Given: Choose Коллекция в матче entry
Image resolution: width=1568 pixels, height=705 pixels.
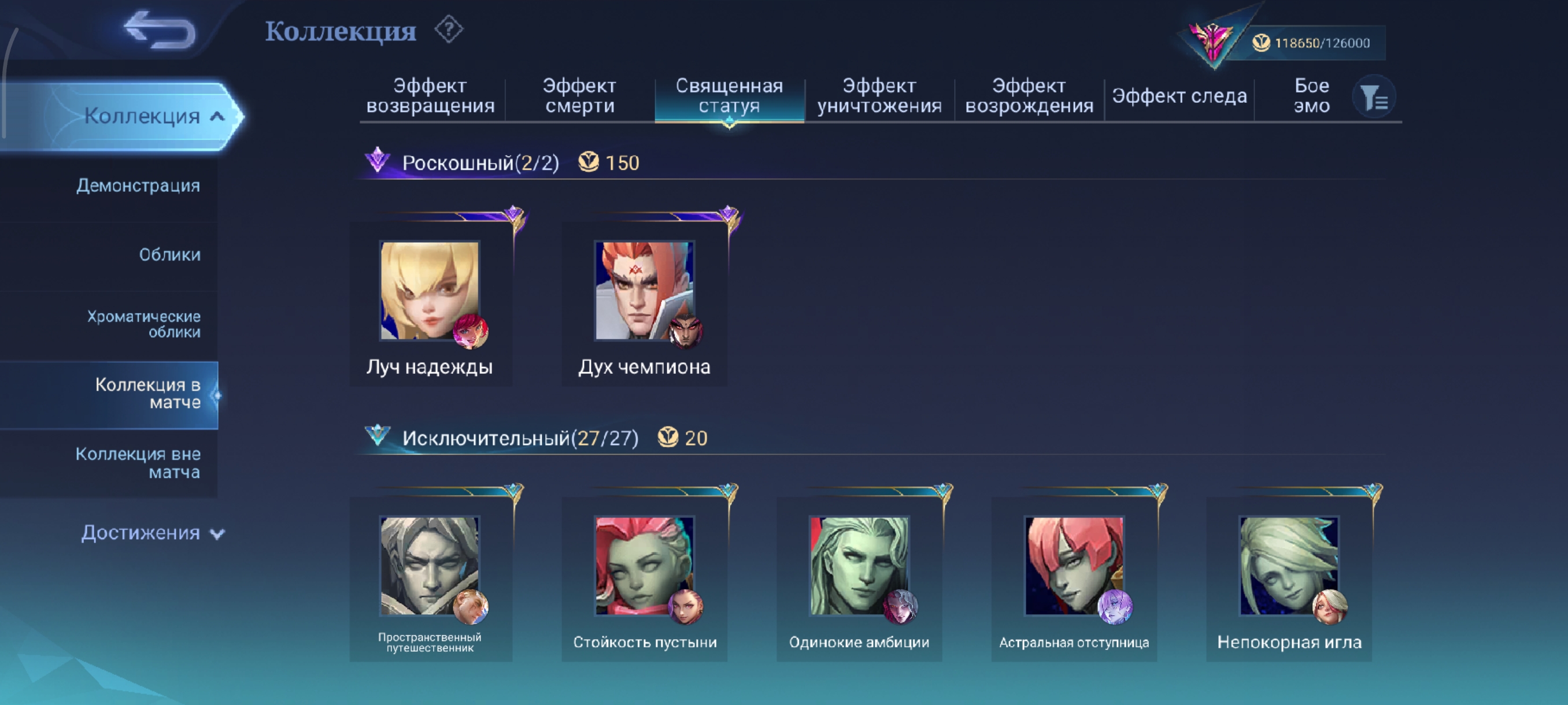Looking at the screenshot, I should tap(147, 394).
